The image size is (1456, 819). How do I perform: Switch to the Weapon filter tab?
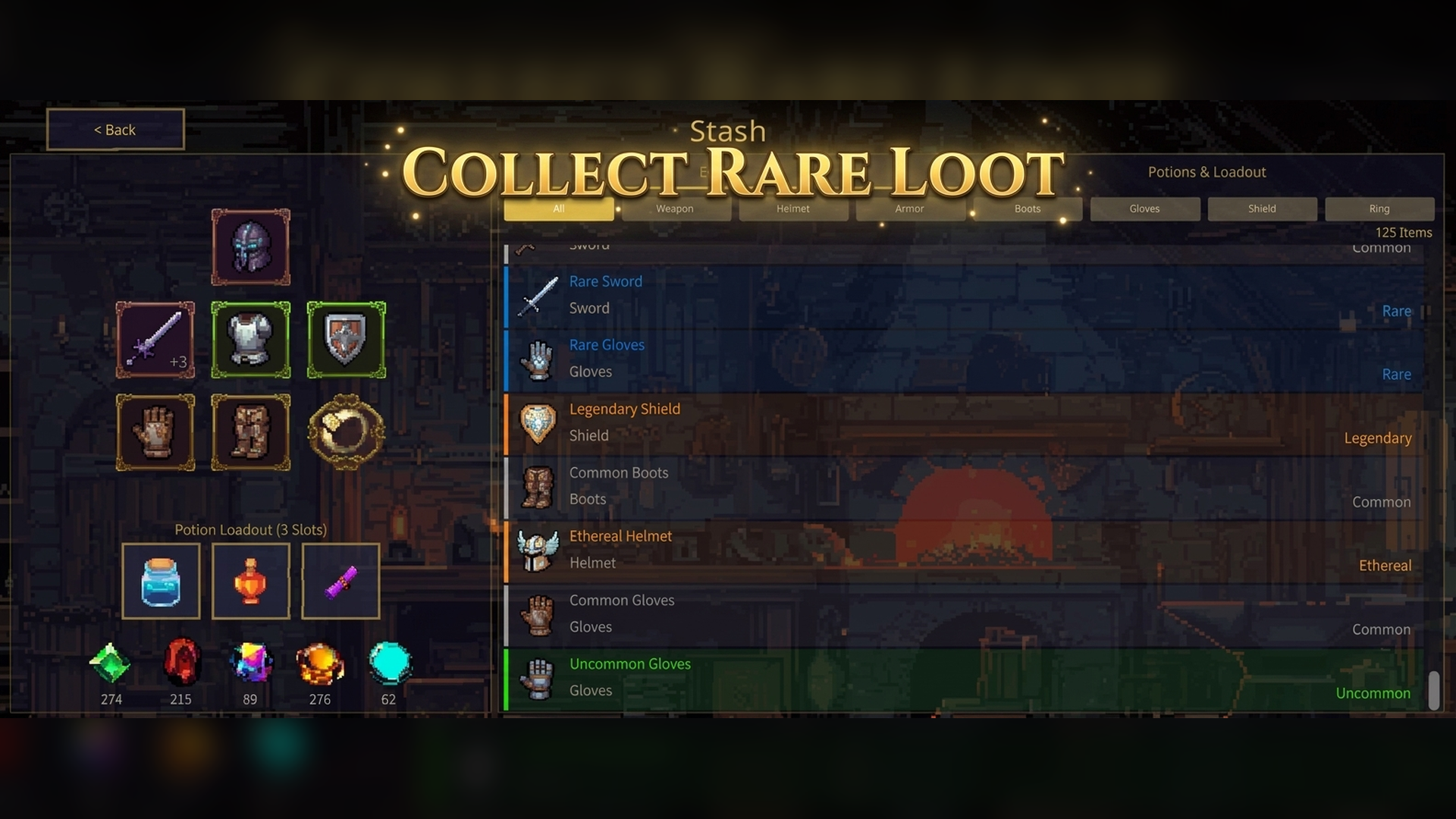tap(676, 209)
